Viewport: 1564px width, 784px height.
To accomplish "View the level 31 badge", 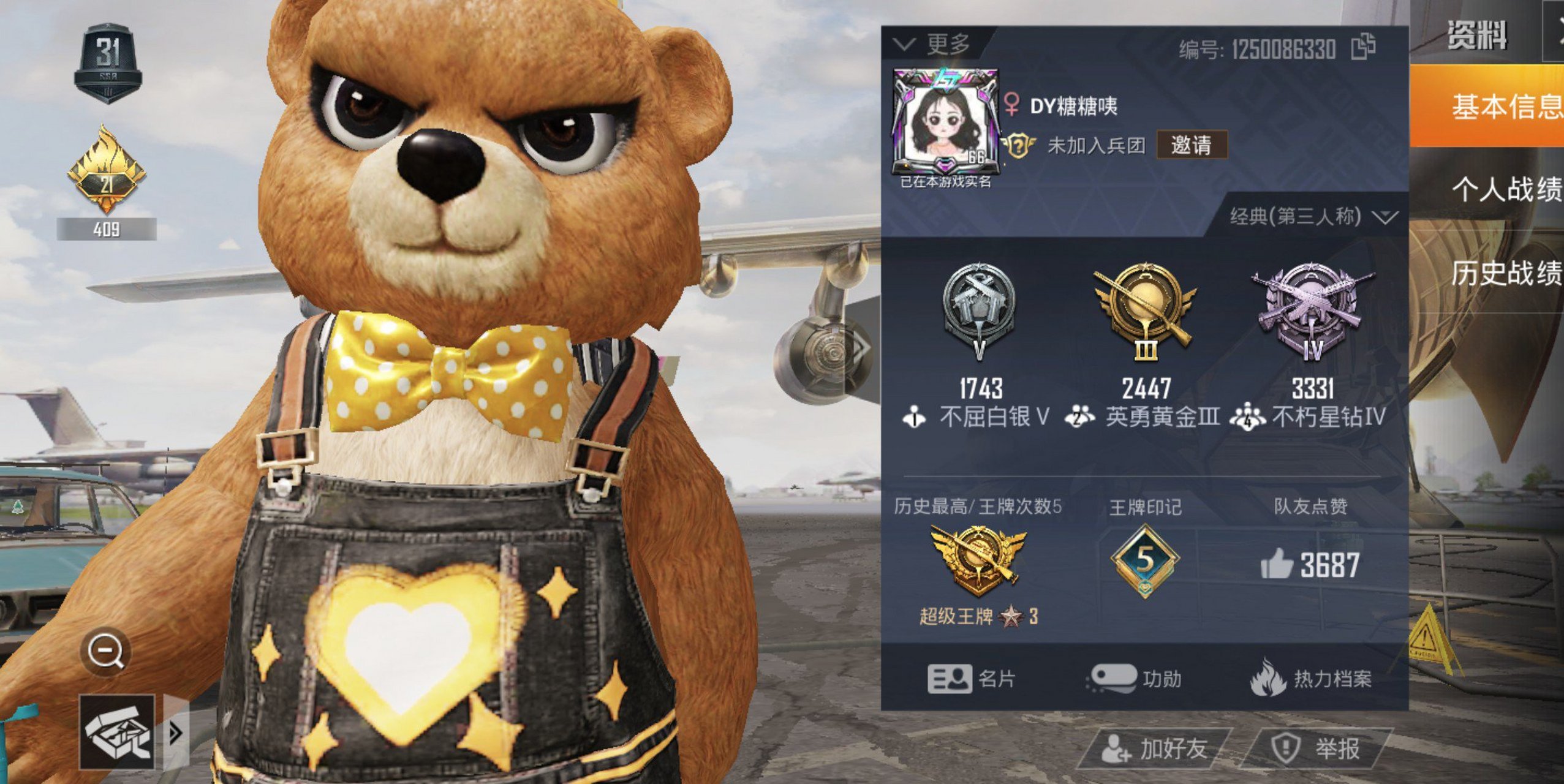I will (x=108, y=63).
